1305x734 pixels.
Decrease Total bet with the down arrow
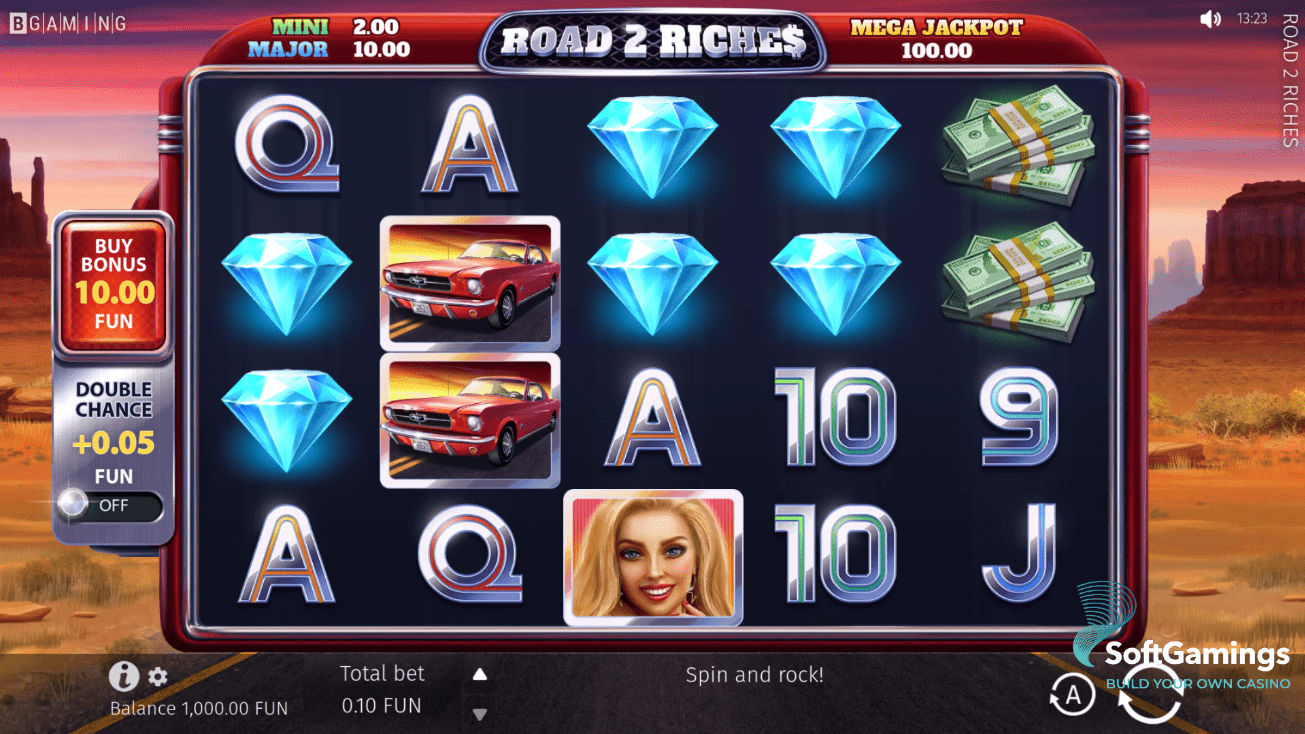480,713
